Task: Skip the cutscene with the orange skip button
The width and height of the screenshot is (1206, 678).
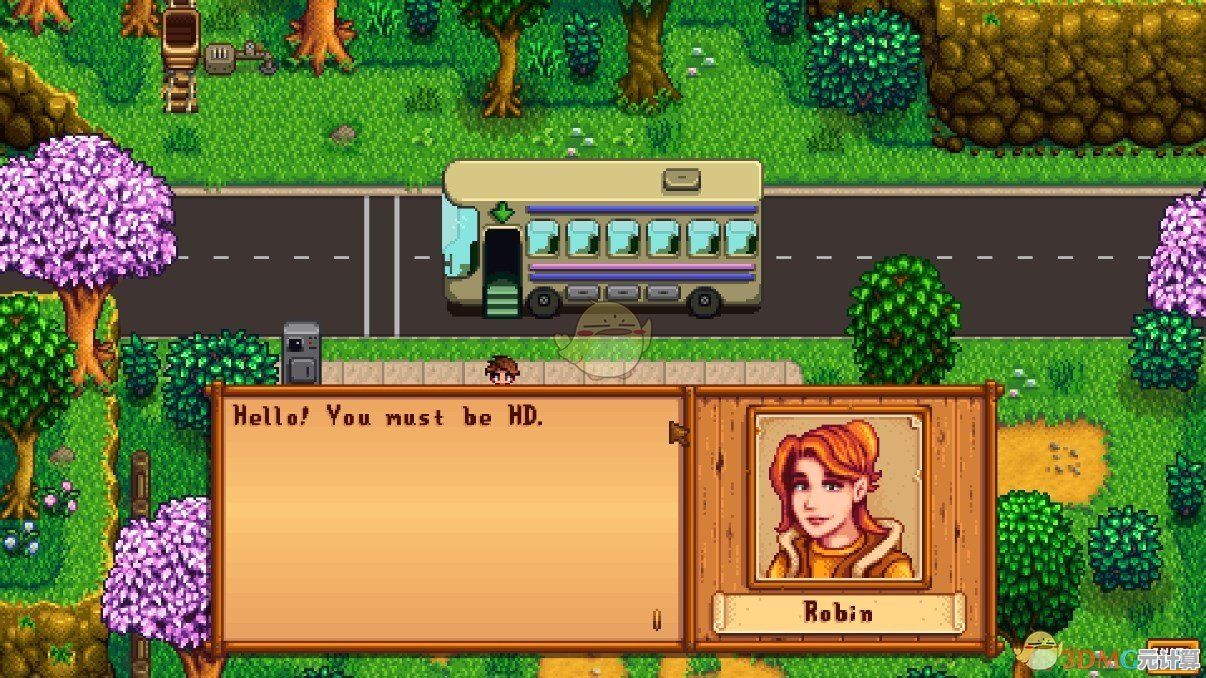Action: [x=1174, y=657]
